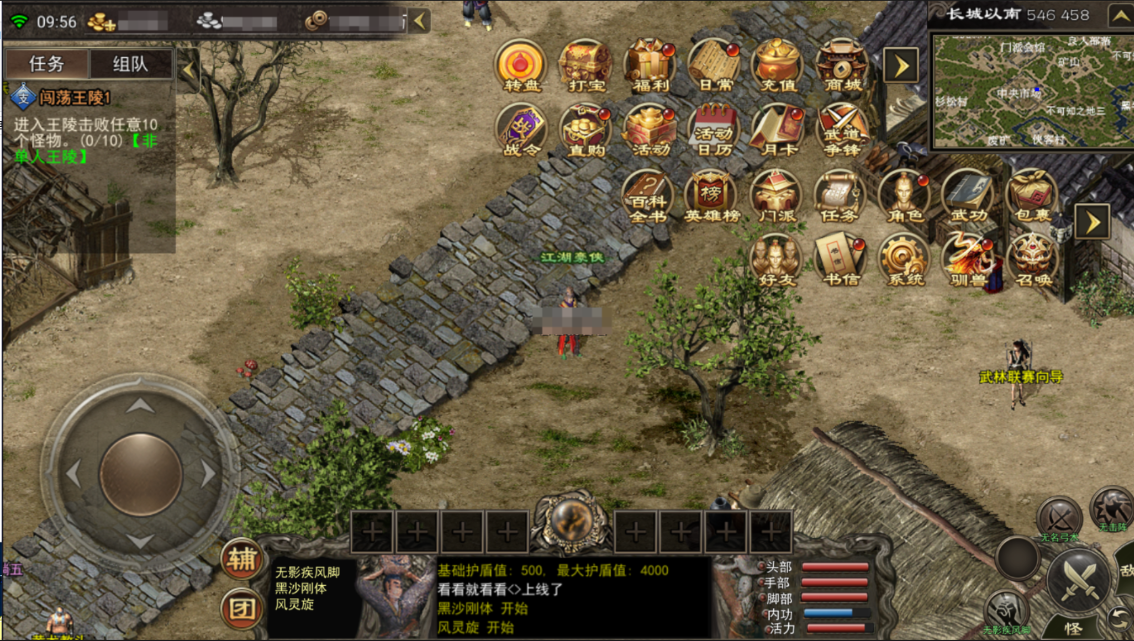Open the 打宝 treasure menu
Viewport: 1134px width, 641px height.
pos(585,66)
